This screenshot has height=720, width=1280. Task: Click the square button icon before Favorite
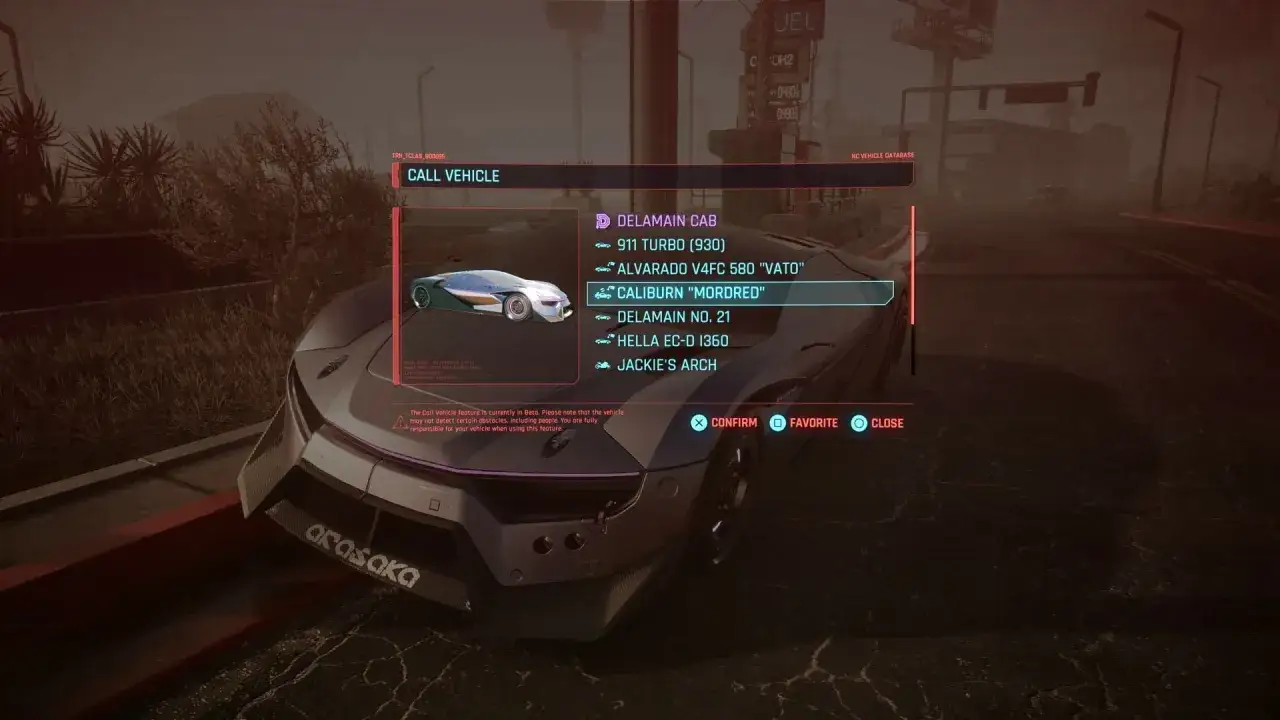pos(777,423)
